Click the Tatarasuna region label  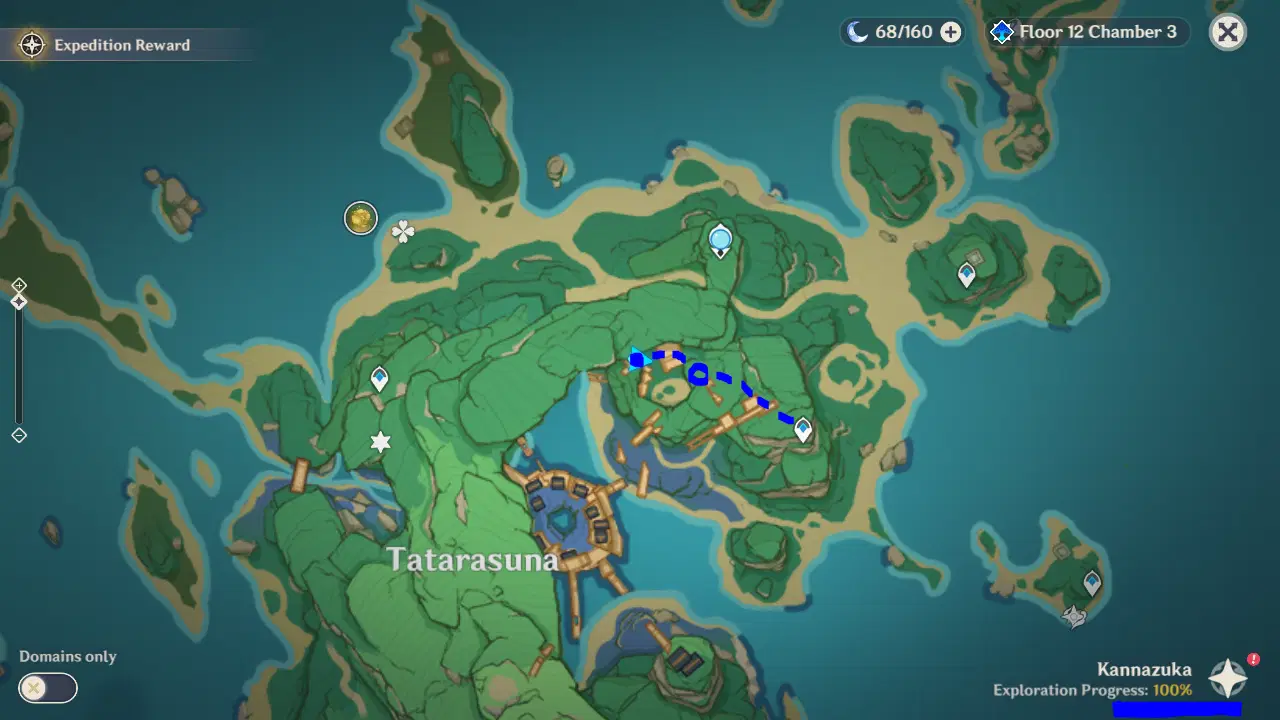[474, 559]
